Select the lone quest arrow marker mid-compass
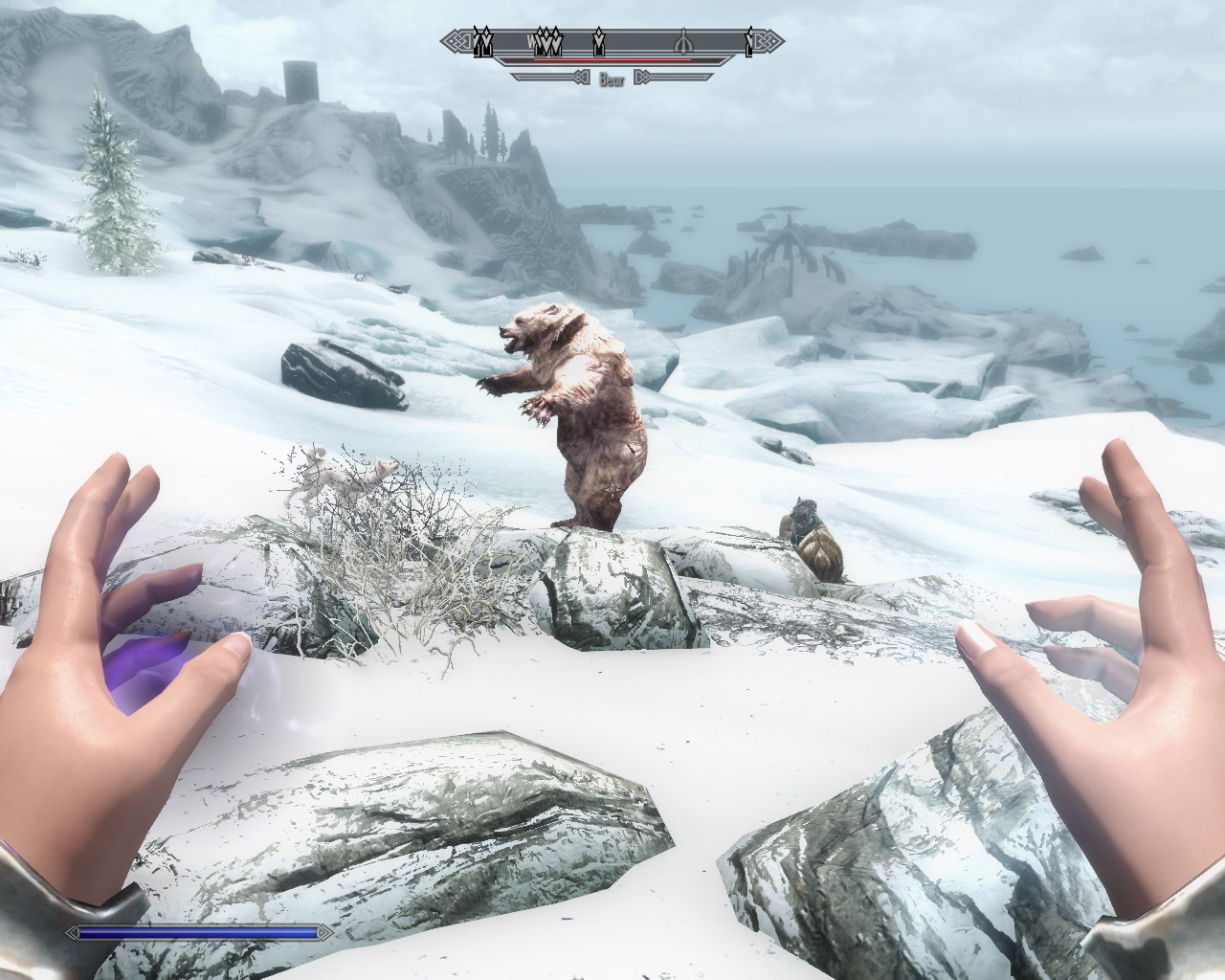 tap(599, 41)
